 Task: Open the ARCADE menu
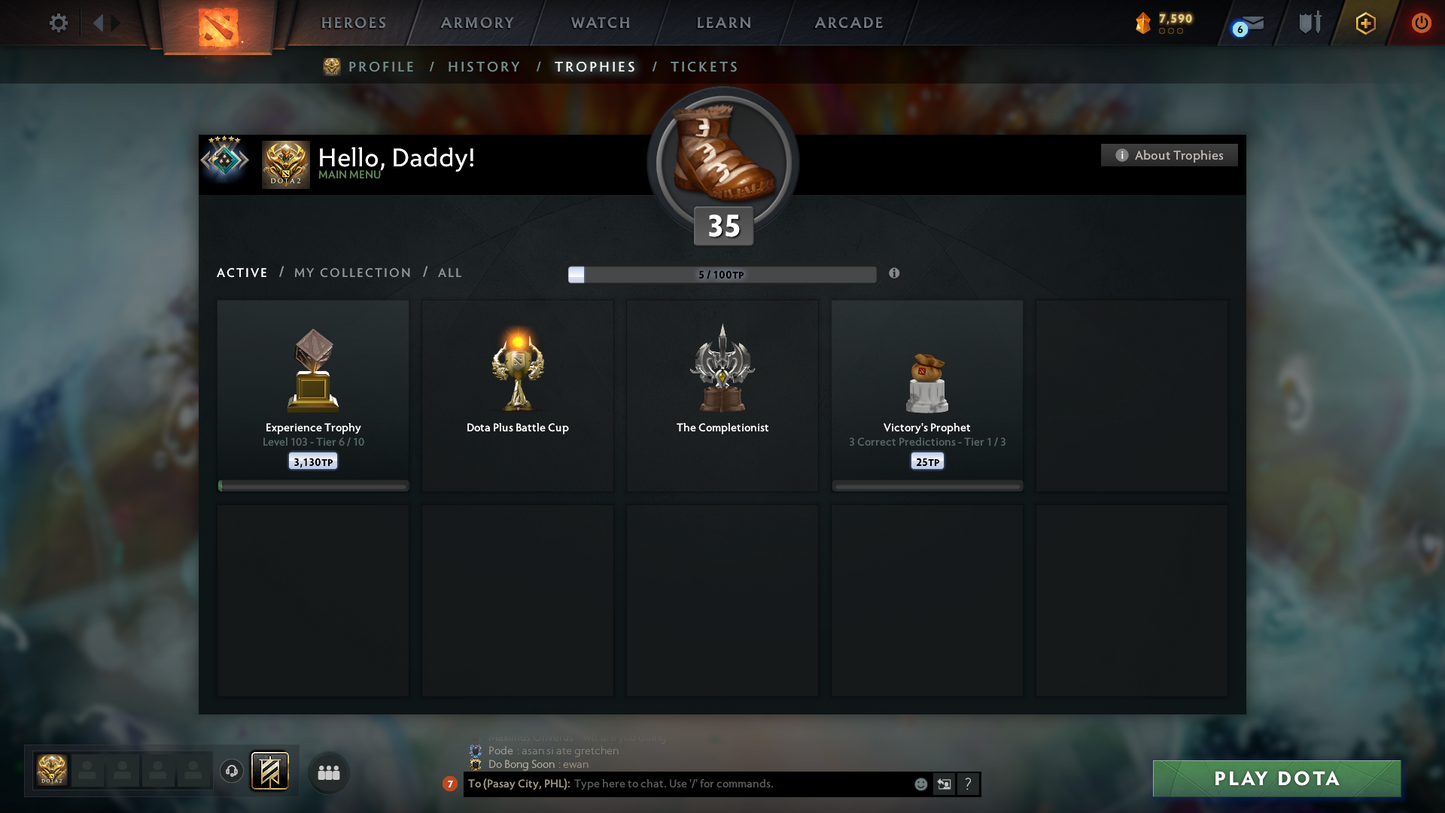(848, 22)
